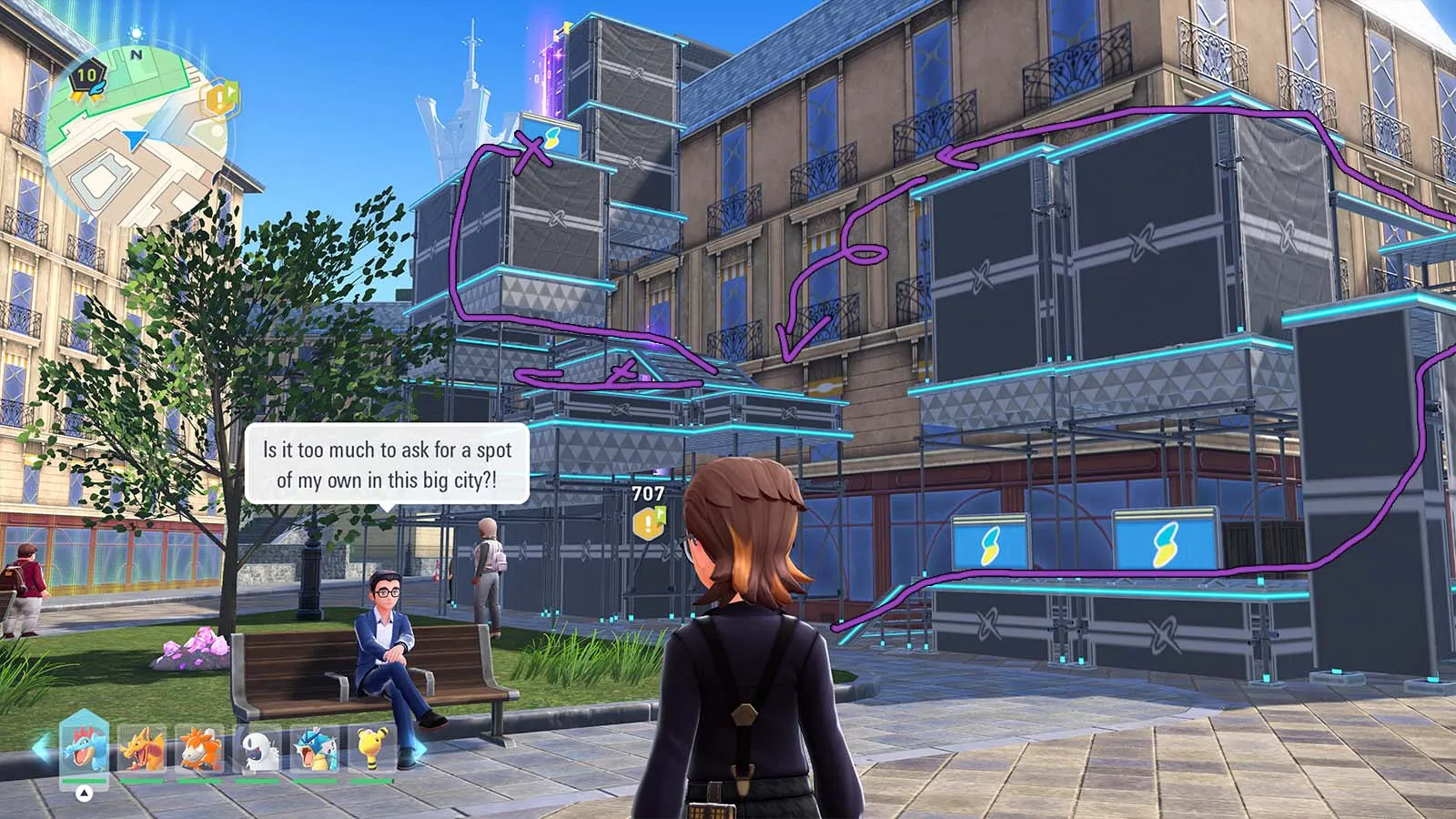1456x819 pixels.
Task: Select the quest waypoint marker labeled 707
Action: 648,521
